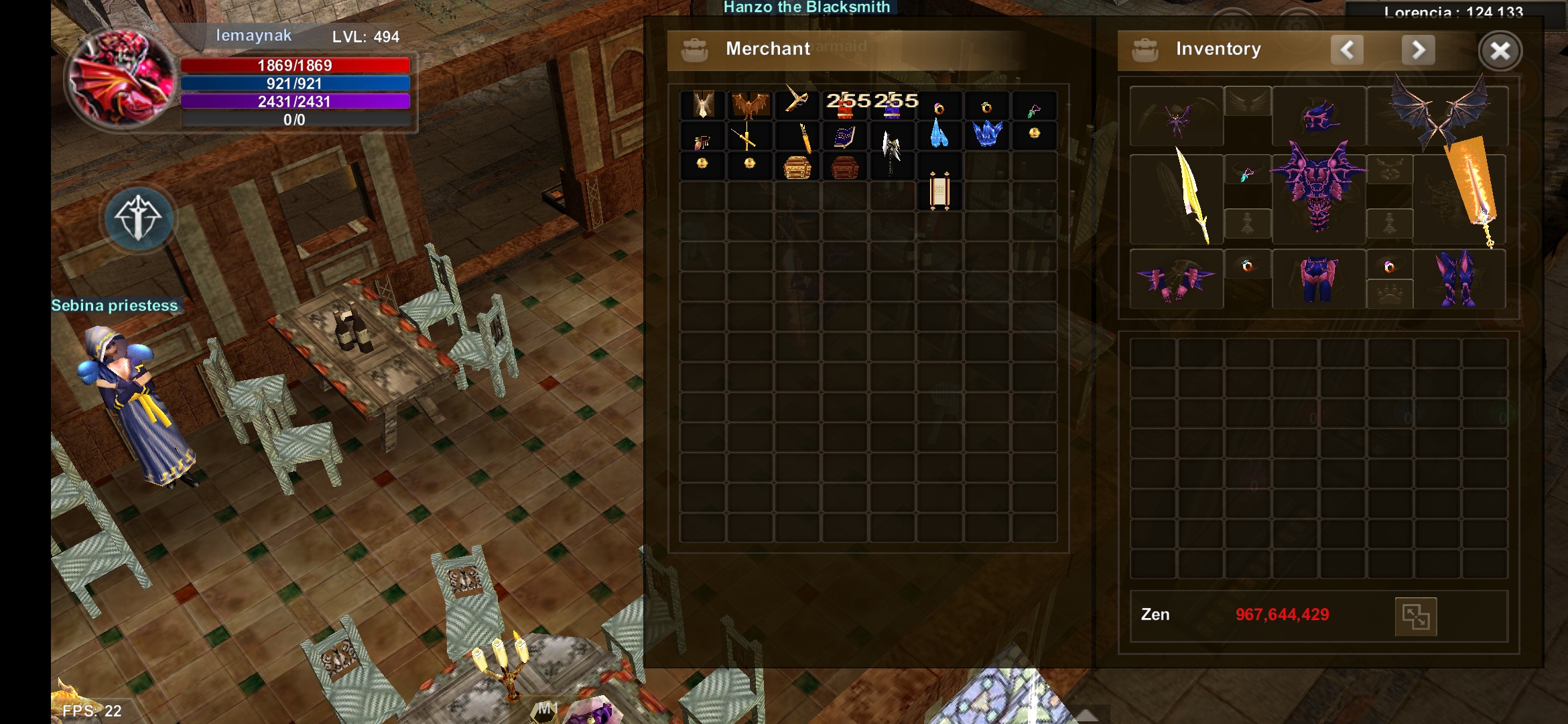Image resolution: width=1568 pixels, height=724 pixels.
Task: Go to the previous inventory page
Action: [x=1347, y=50]
